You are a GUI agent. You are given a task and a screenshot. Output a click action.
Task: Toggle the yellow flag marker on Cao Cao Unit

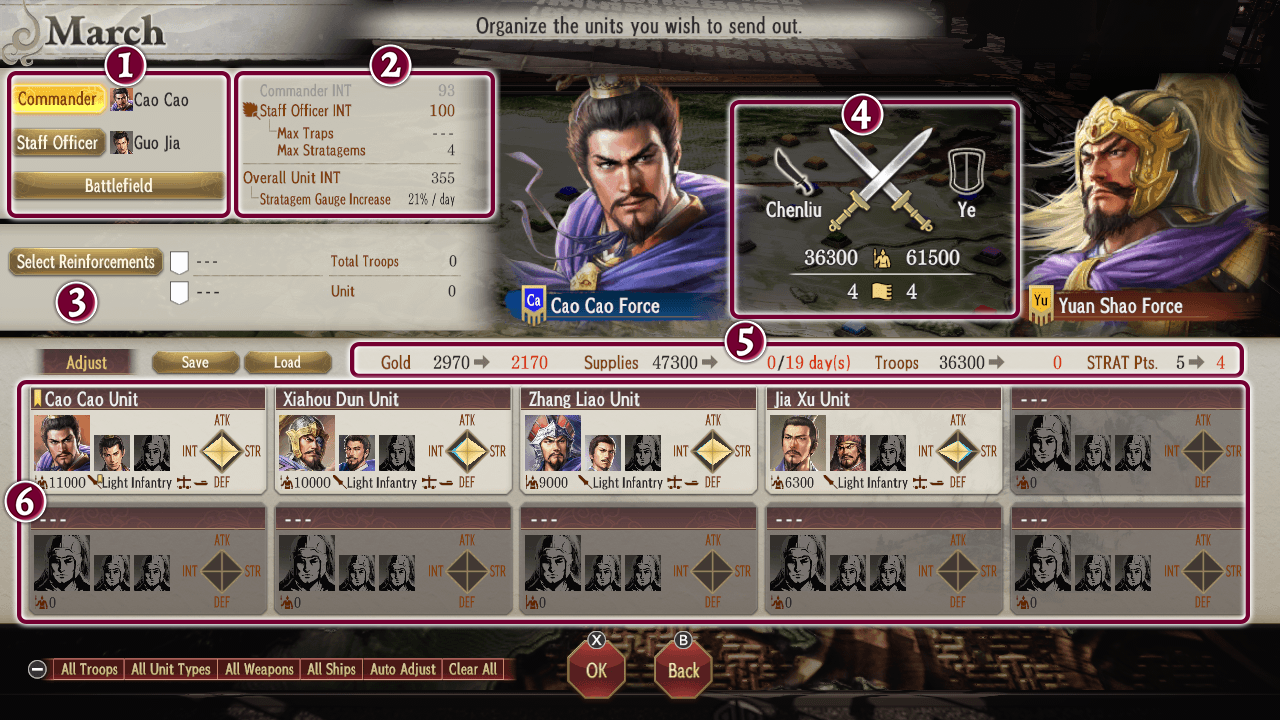(x=38, y=398)
